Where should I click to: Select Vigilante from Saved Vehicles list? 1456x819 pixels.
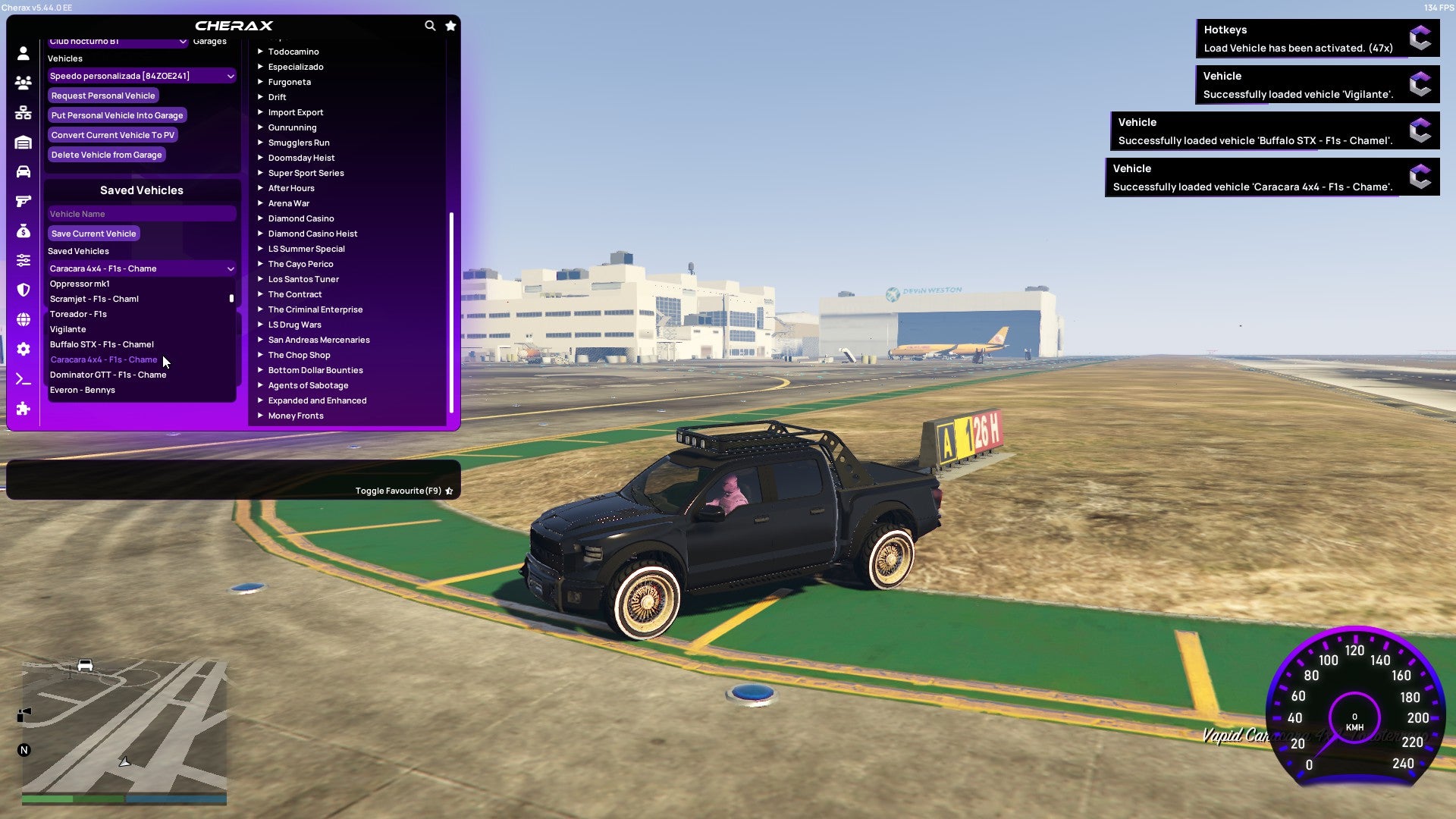[68, 328]
